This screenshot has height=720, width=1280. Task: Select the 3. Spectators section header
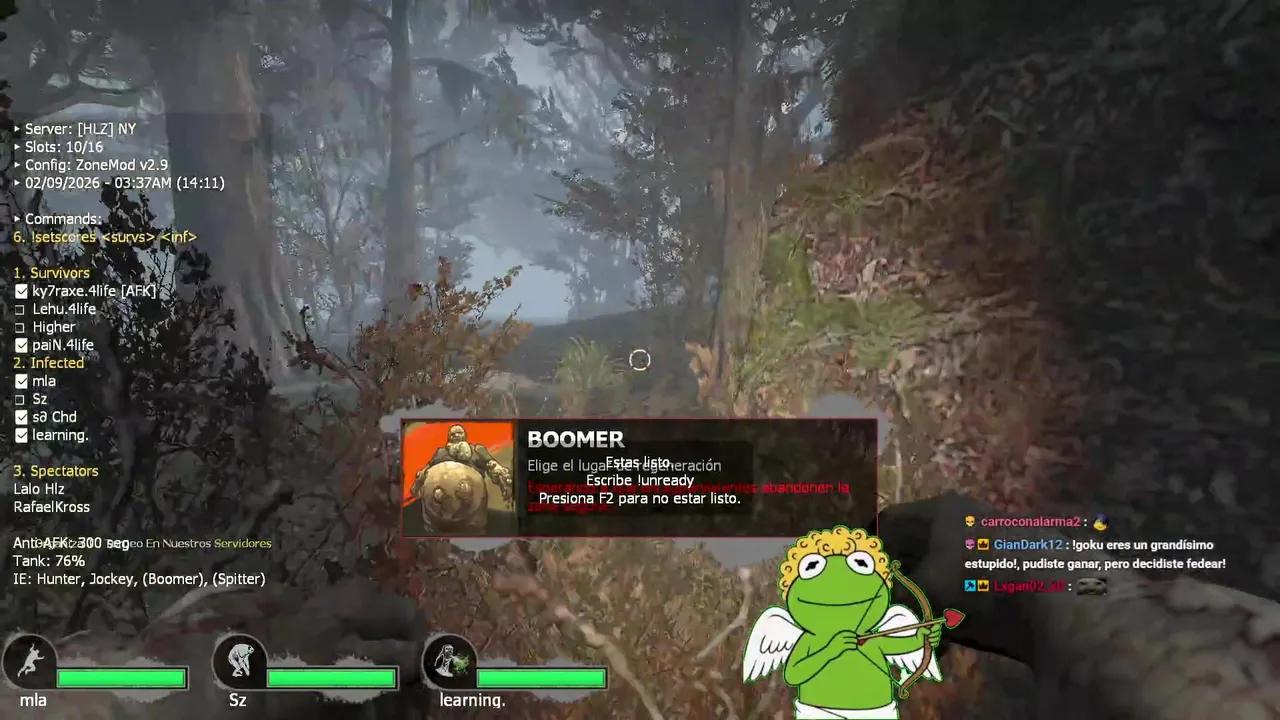[56, 470]
